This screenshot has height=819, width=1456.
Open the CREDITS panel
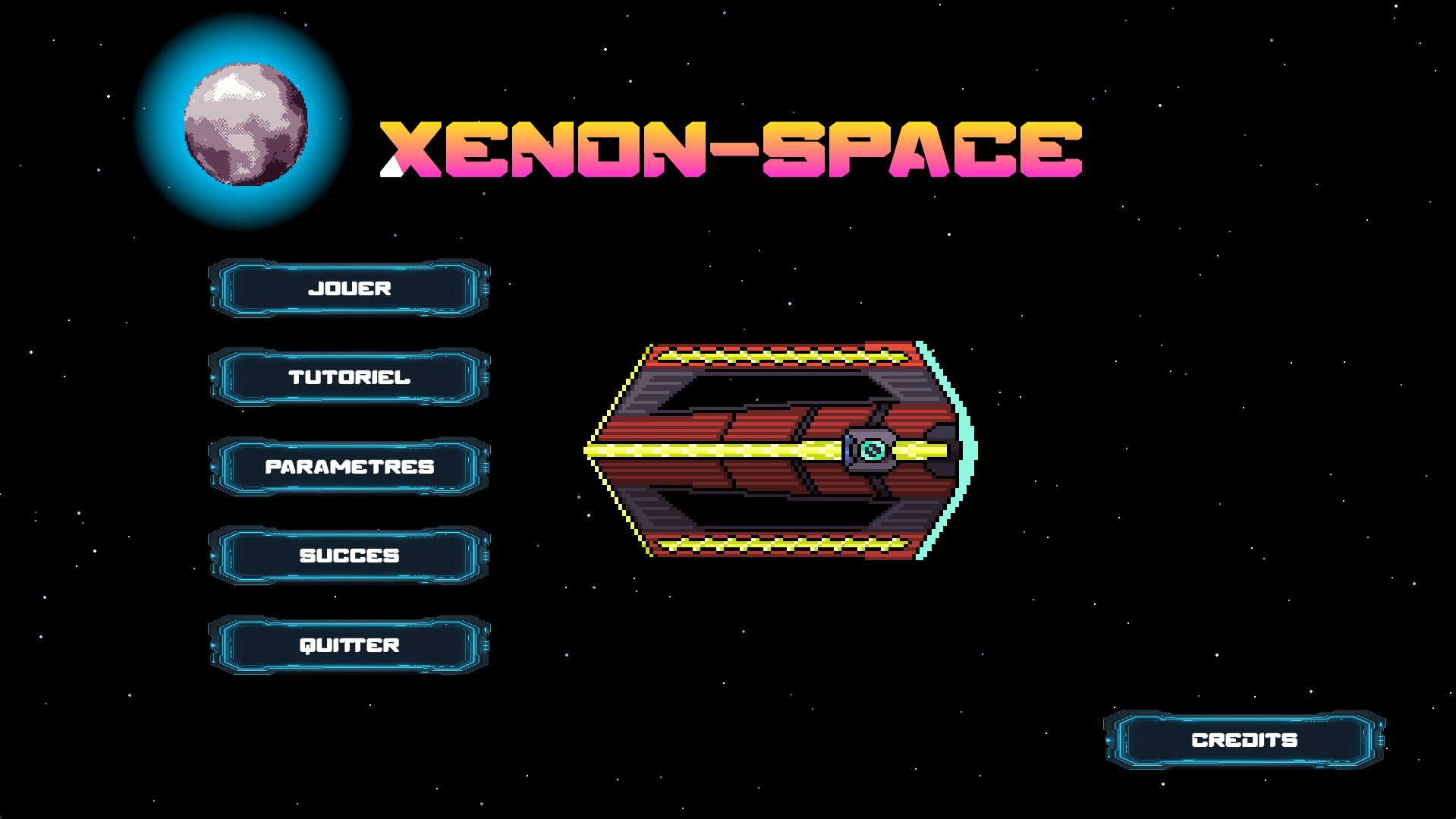coord(1244,739)
